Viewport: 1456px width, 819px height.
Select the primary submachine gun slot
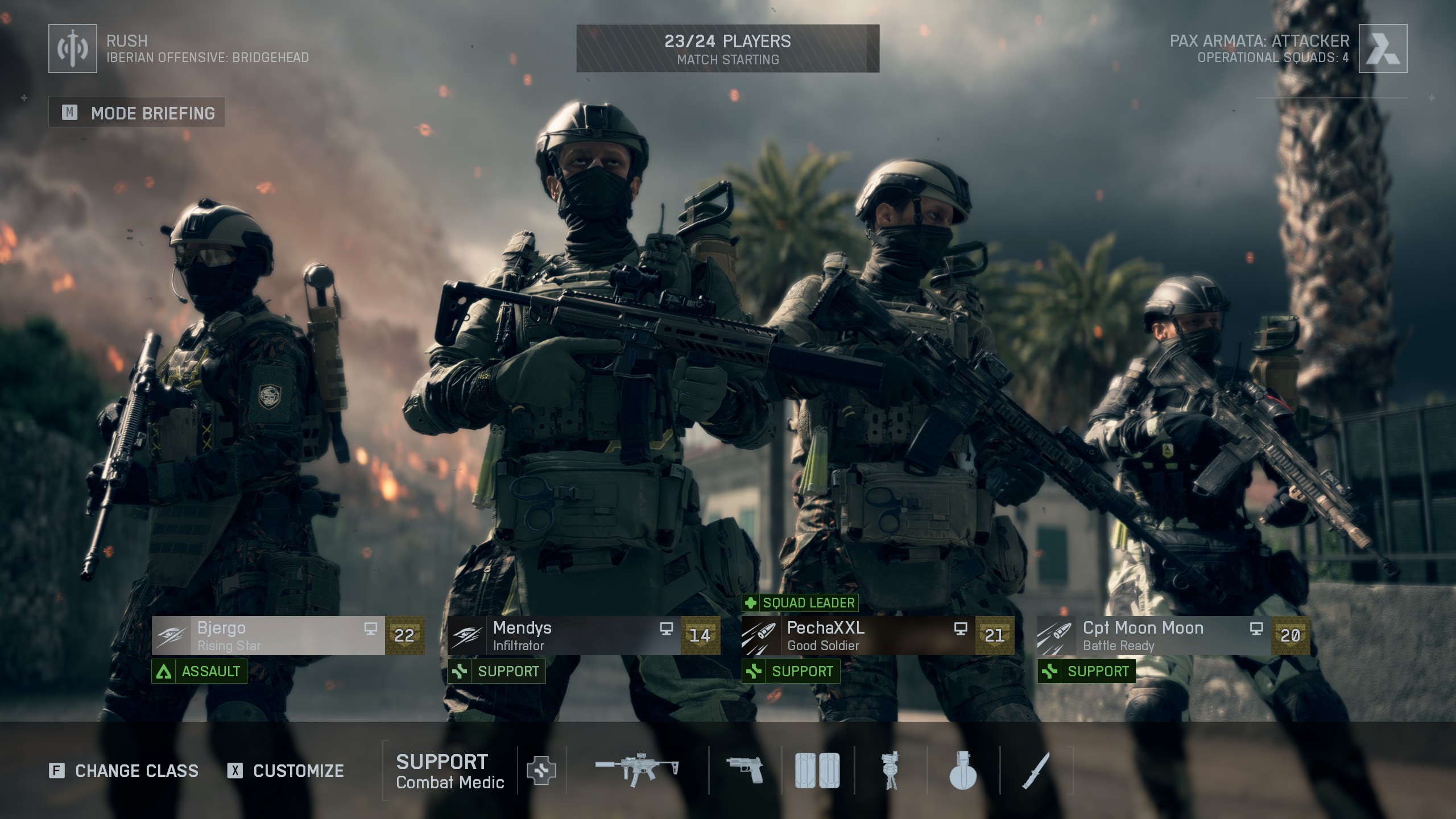coord(637,770)
